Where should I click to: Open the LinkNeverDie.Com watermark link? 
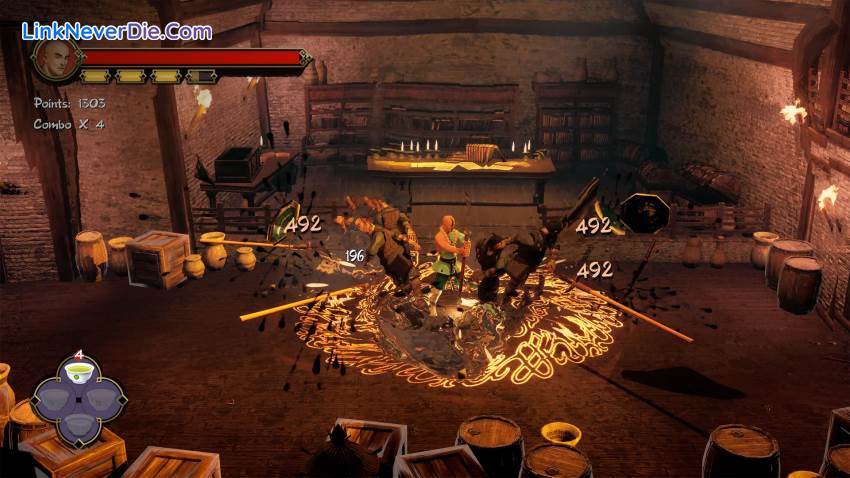(117, 31)
